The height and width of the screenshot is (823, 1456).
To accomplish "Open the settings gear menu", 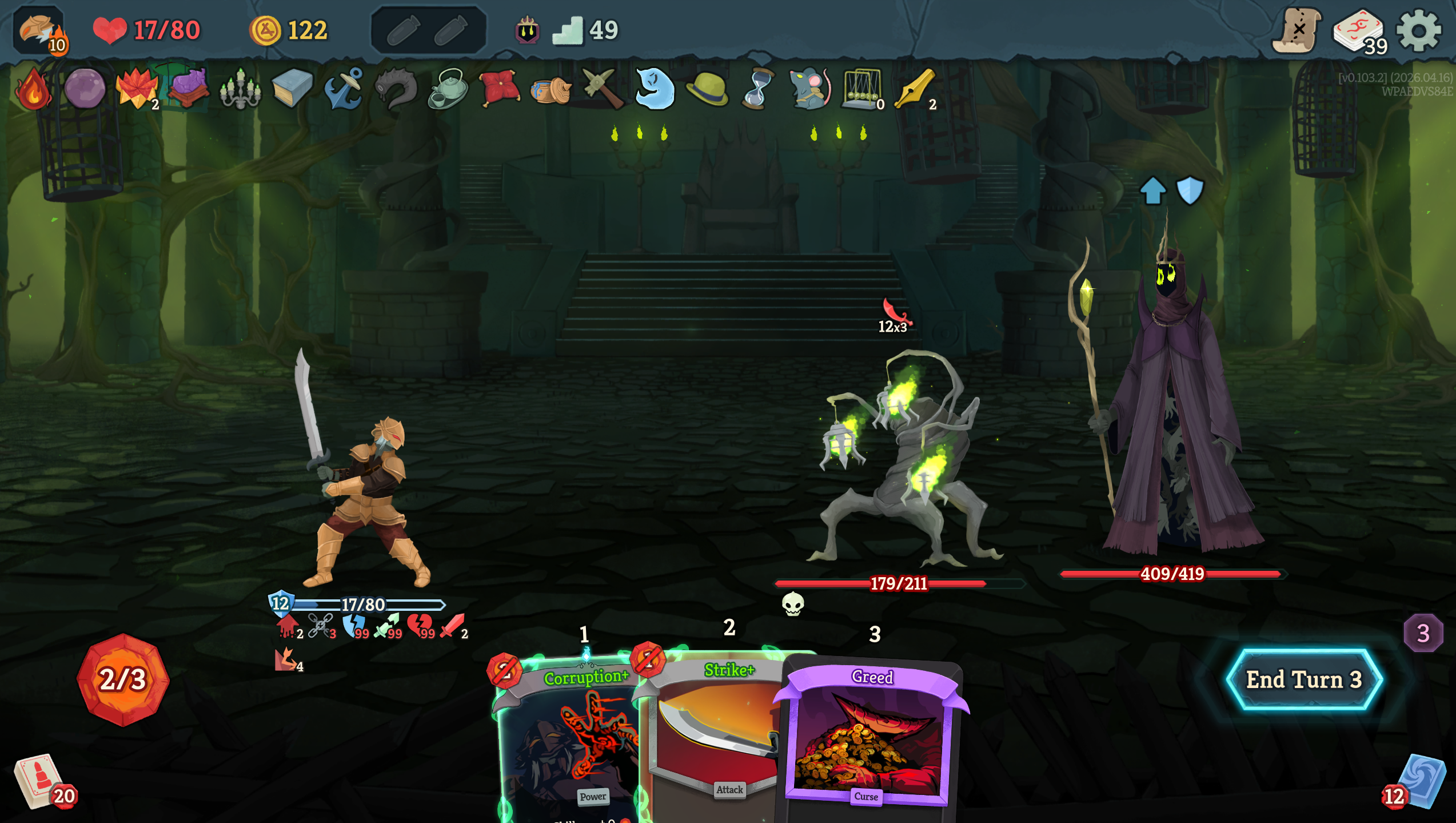I will (1418, 31).
